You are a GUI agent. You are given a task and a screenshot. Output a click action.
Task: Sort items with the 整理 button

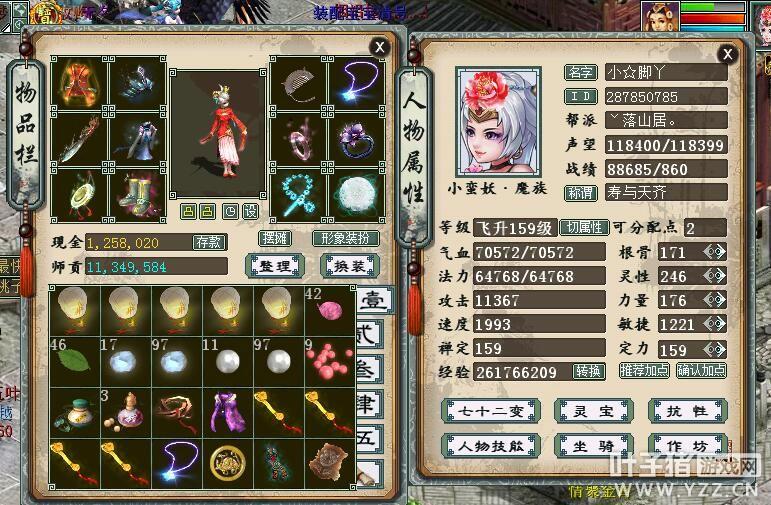(x=274, y=265)
